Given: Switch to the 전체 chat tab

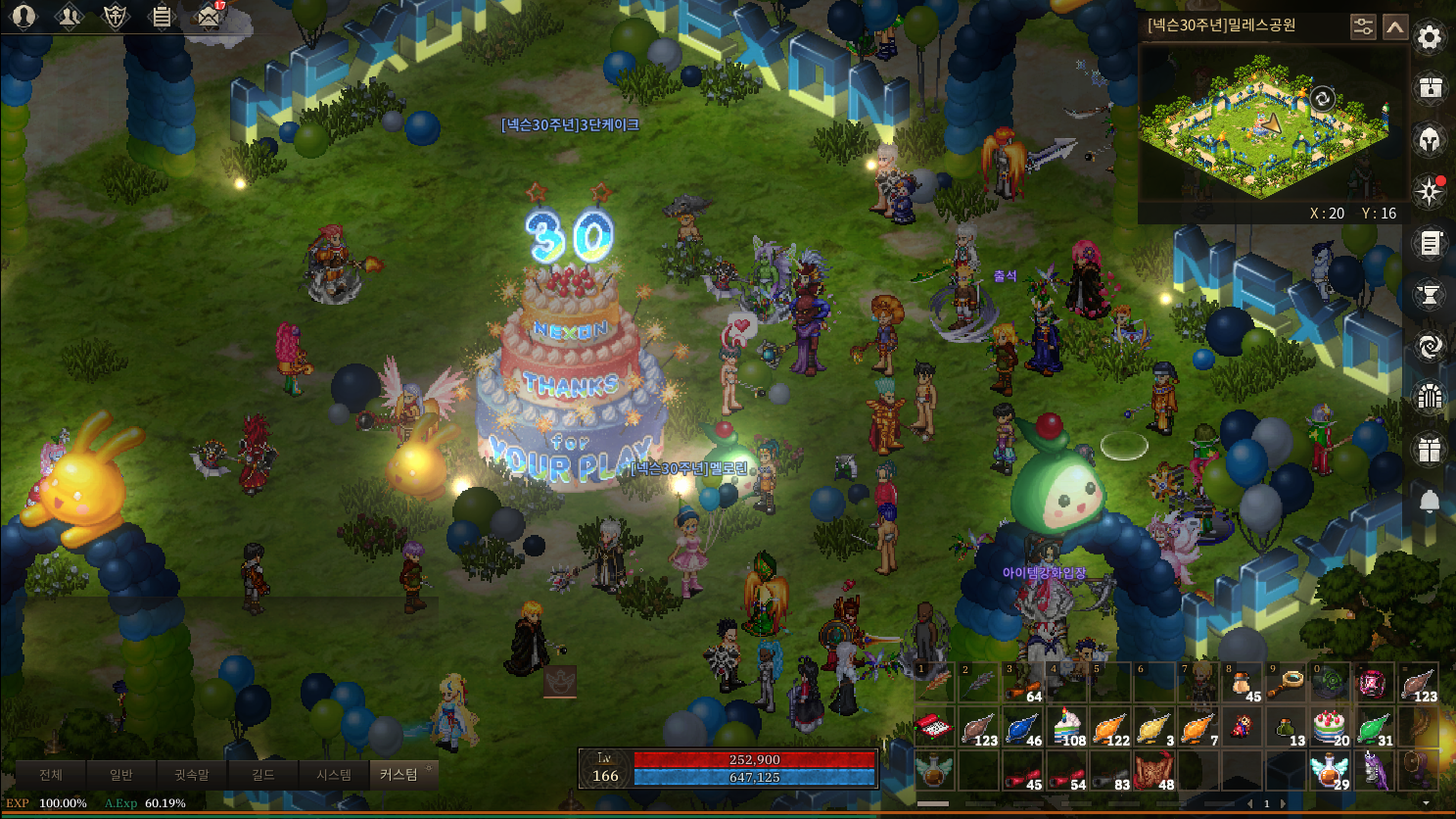Looking at the screenshot, I should (51, 775).
